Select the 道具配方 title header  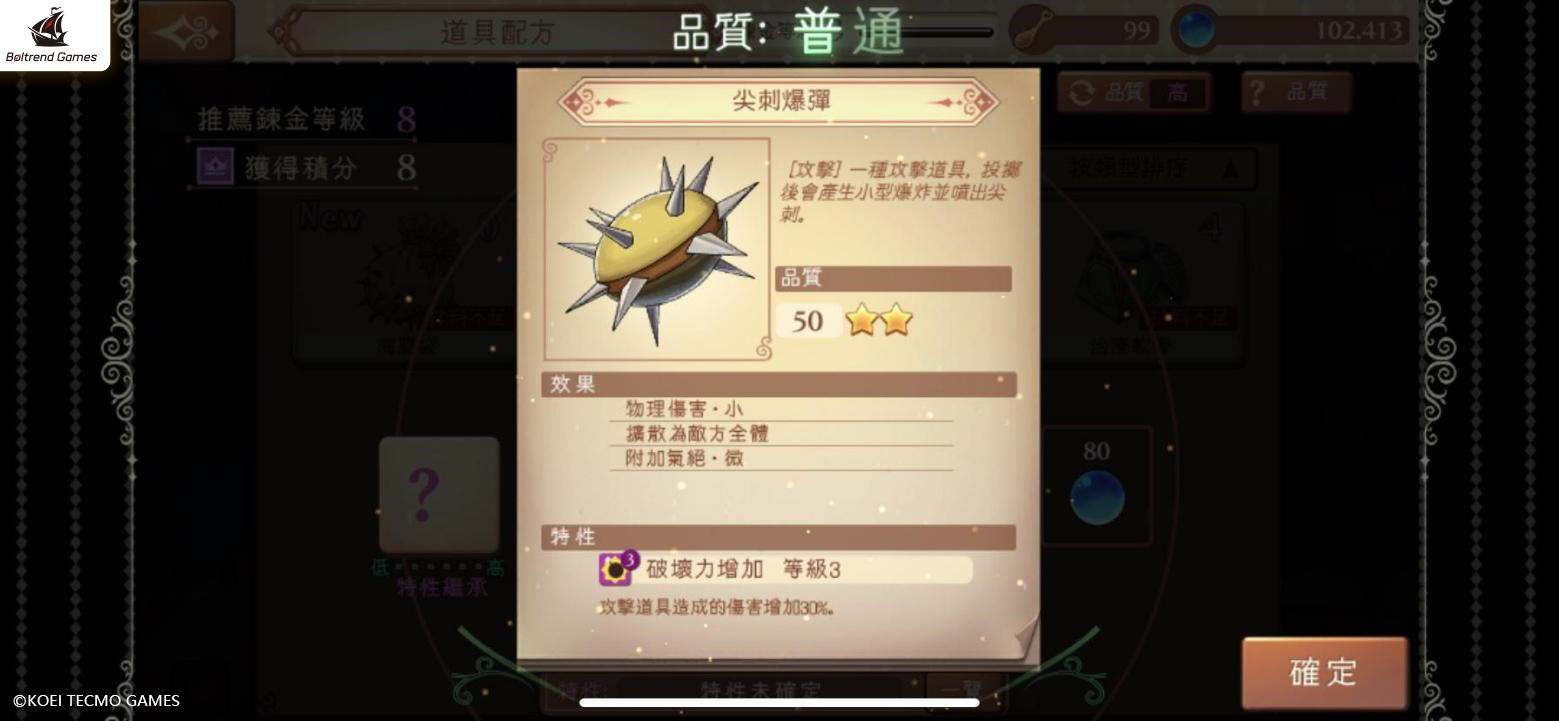tap(496, 33)
